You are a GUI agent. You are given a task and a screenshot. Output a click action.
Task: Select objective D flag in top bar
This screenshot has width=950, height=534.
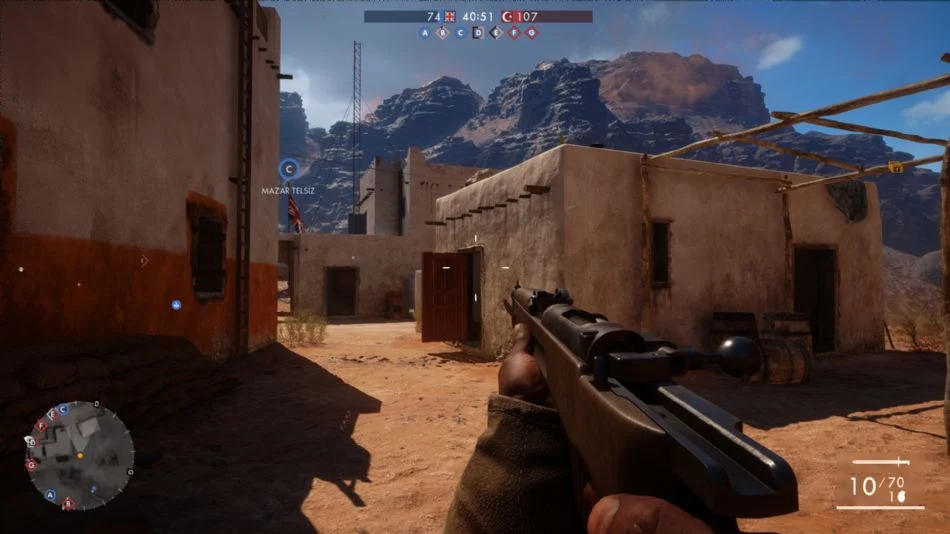tap(478, 32)
